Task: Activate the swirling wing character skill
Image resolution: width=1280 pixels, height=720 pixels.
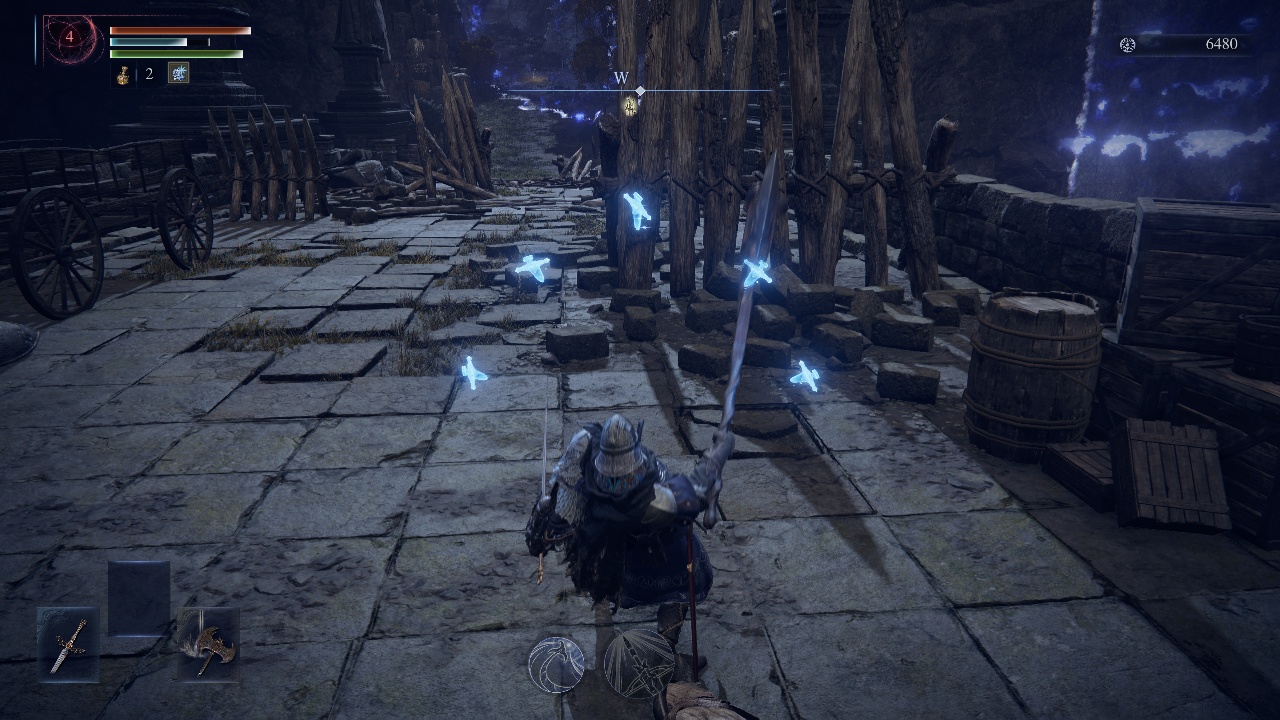Action: click(556, 665)
